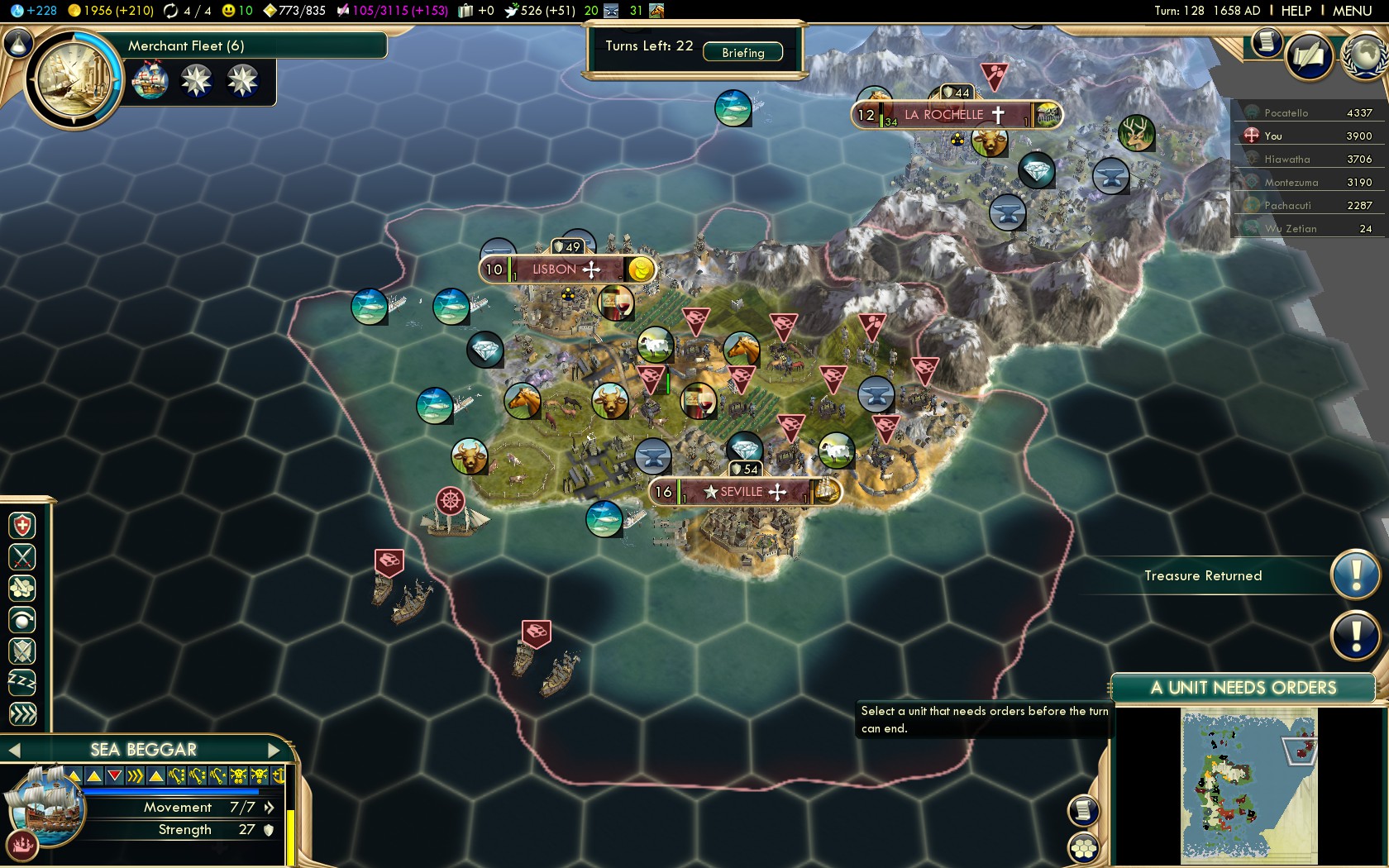Click A UNIT NEEDS ORDERS button
This screenshot has height=868, width=1389.
click(1243, 688)
